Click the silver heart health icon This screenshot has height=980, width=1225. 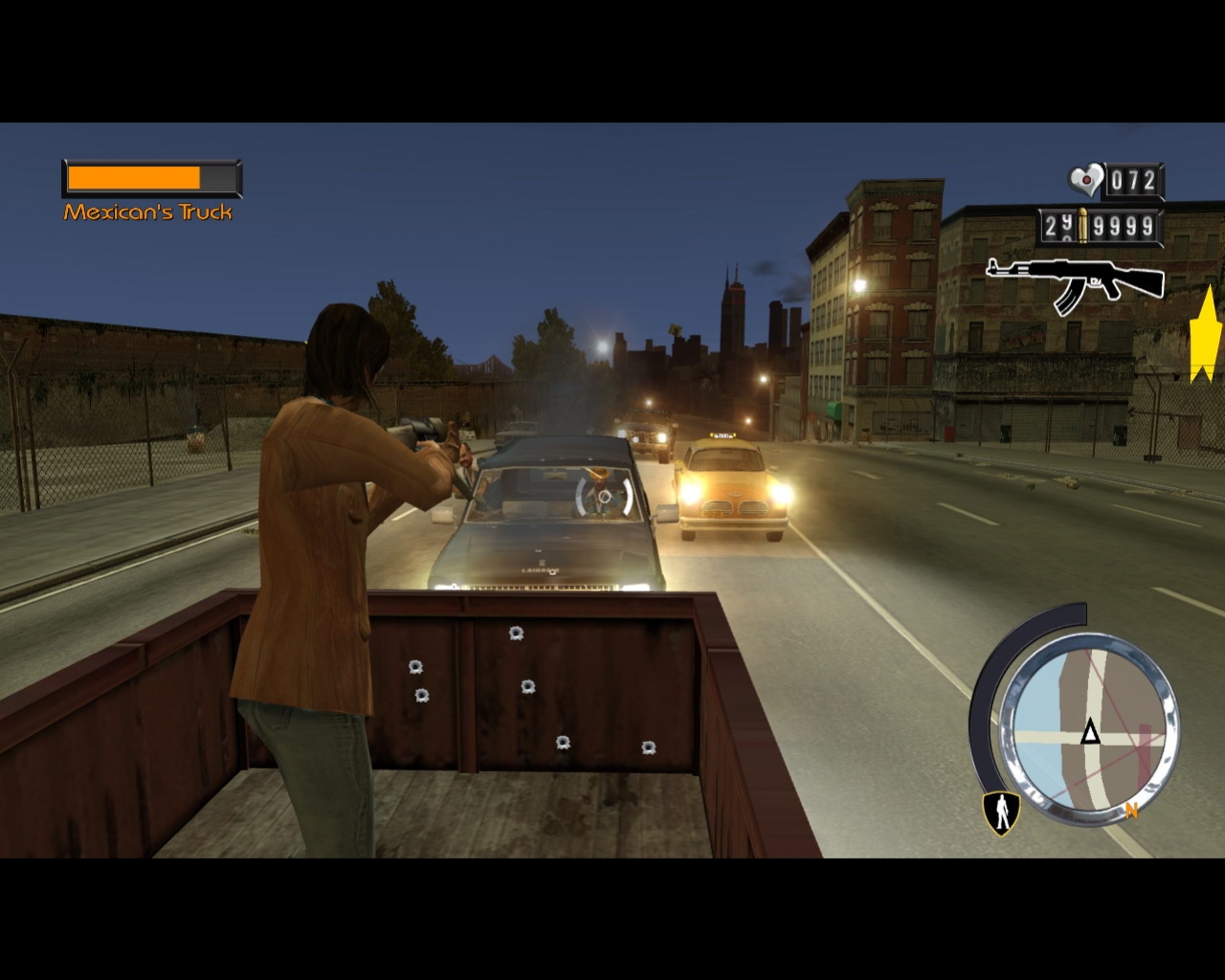click(1083, 177)
